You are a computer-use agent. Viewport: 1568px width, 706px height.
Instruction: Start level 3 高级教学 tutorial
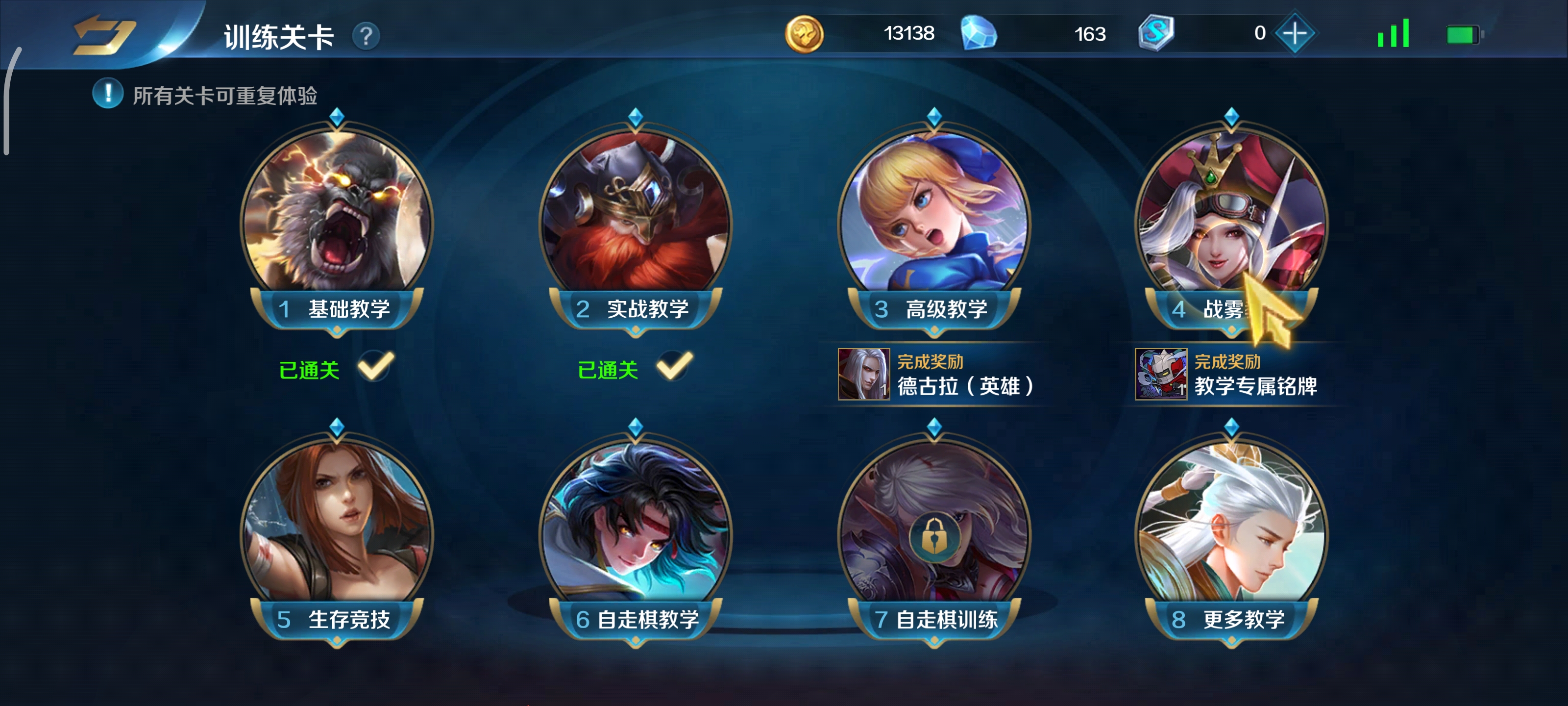click(934, 219)
